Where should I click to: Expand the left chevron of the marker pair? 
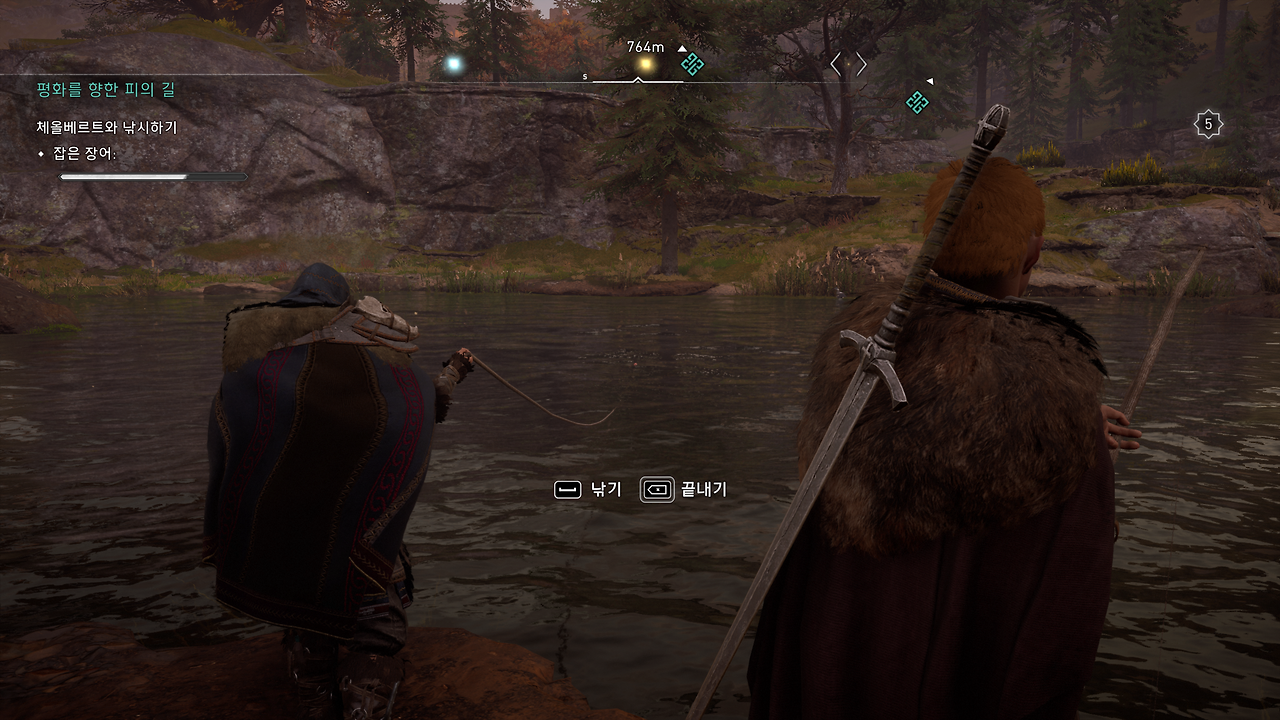pyautogui.click(x=837, y=64)
